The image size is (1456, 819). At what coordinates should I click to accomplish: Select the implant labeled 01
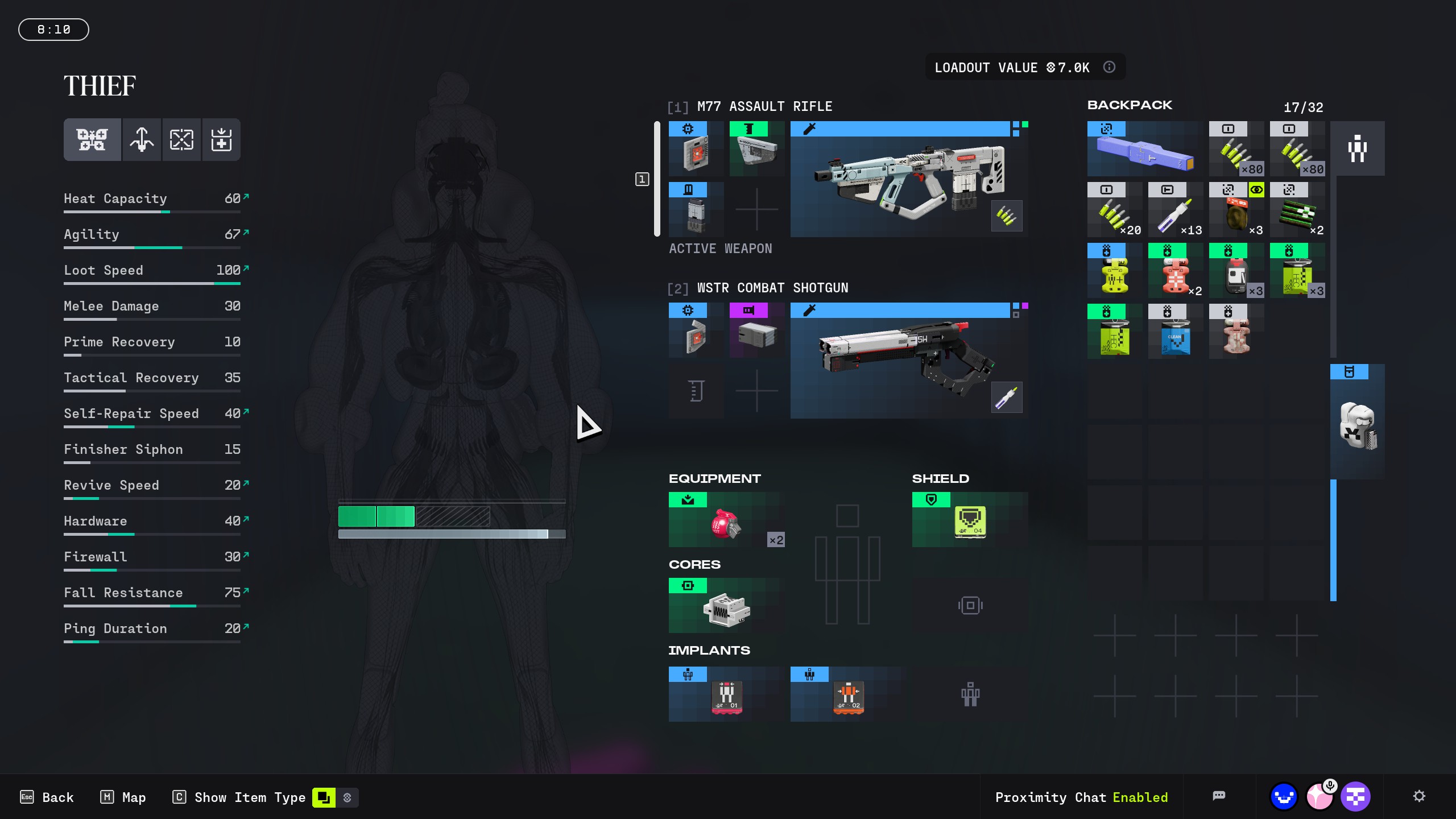(726, 694)
